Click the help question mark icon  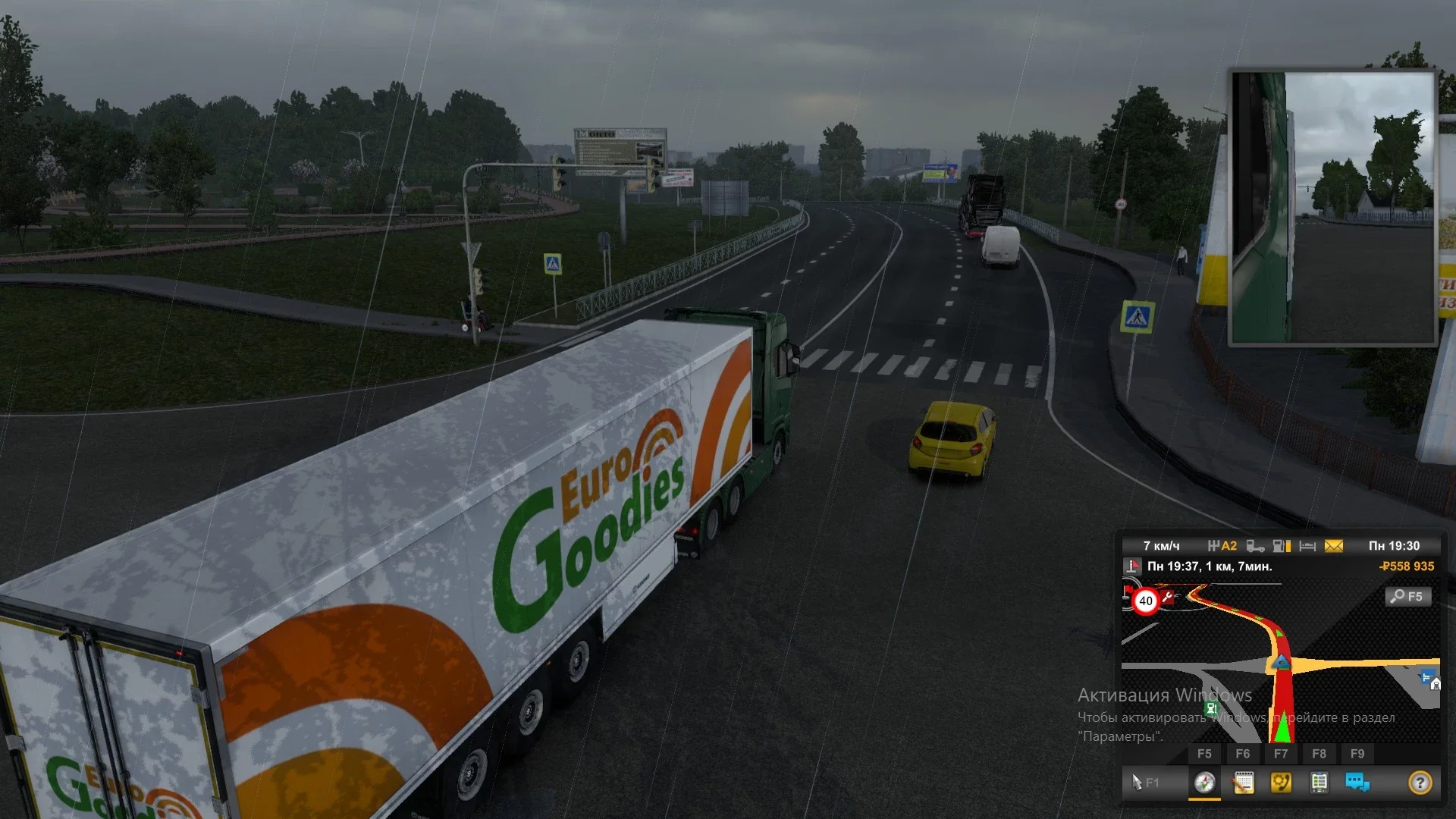[x=1420, y=781]
